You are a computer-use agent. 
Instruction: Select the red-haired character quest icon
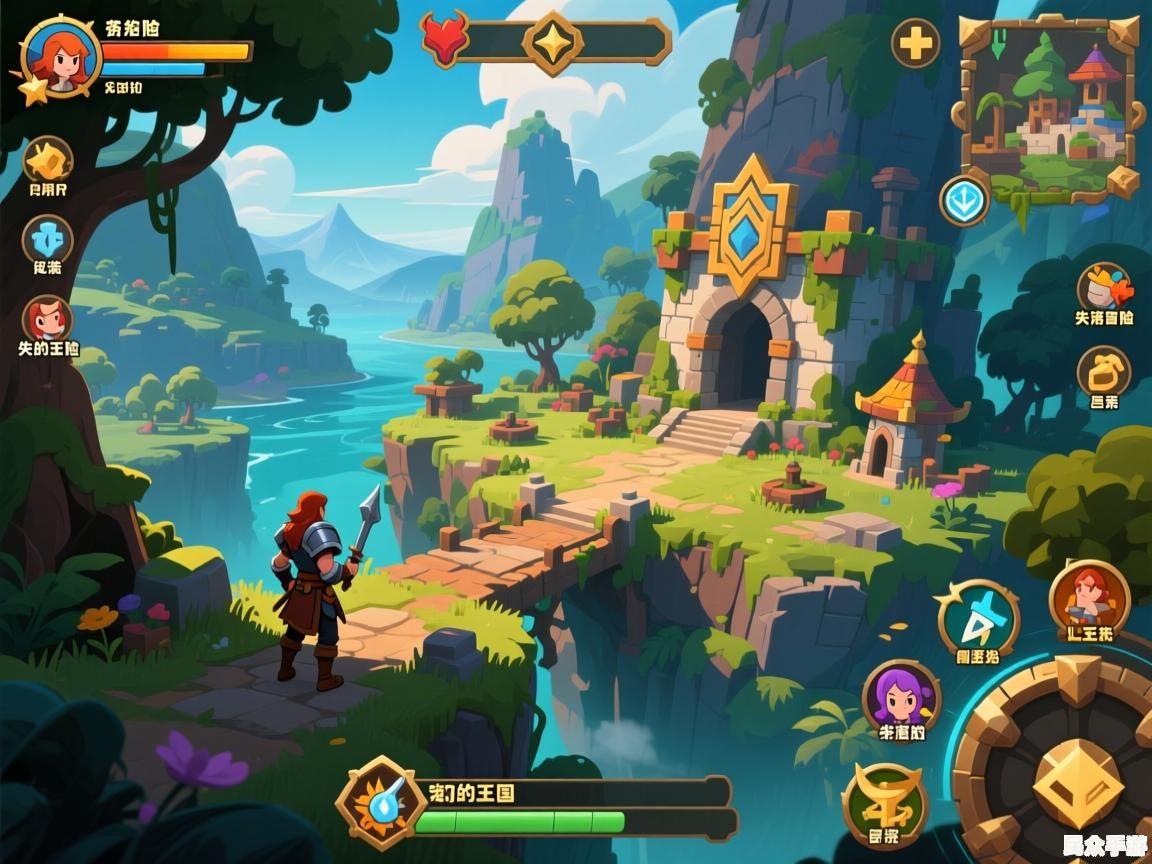tap(47, 320)
